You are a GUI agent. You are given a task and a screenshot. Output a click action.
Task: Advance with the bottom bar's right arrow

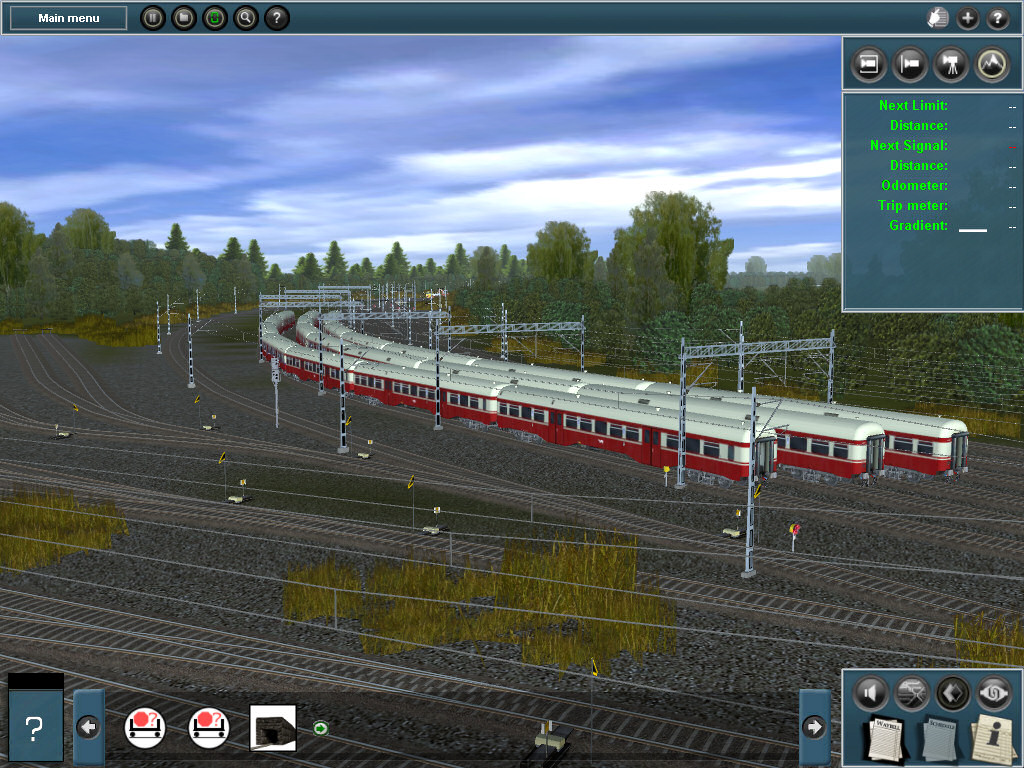[815, 727]
